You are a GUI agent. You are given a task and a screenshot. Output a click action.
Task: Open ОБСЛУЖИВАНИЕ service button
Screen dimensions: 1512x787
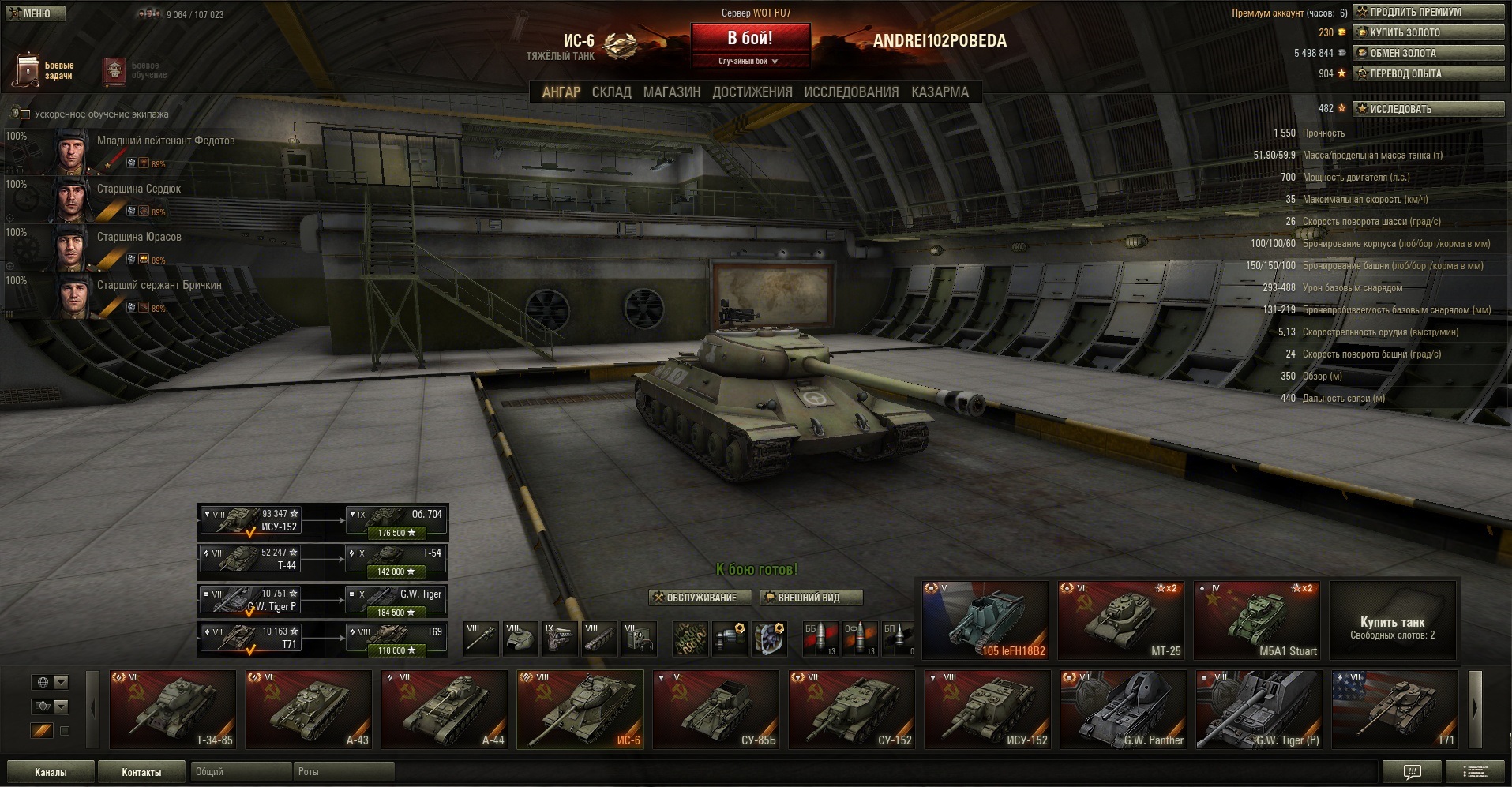pyautogui.click(x=695, y=598)
